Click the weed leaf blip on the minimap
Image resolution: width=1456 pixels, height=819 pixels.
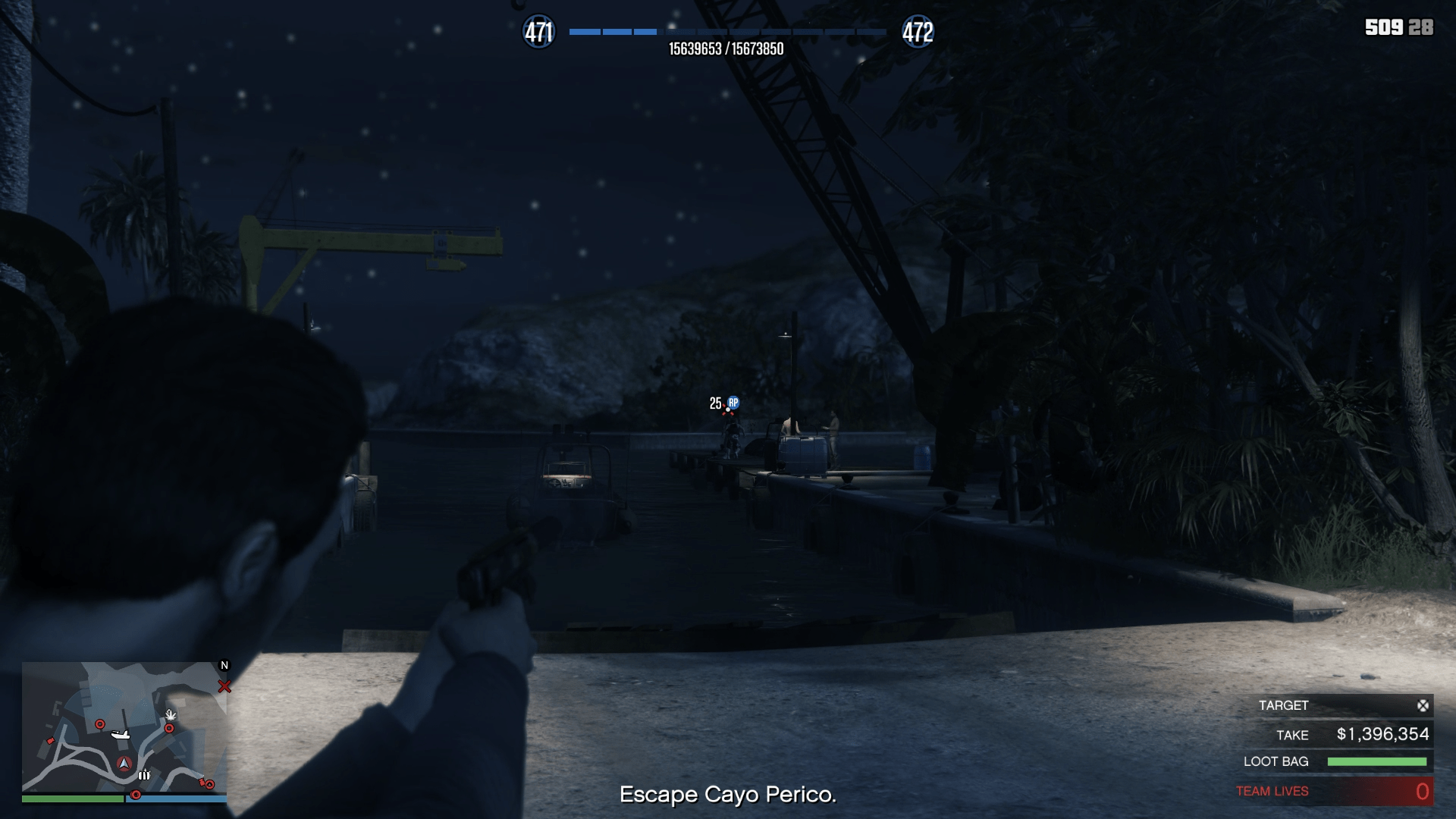[170, 716]
